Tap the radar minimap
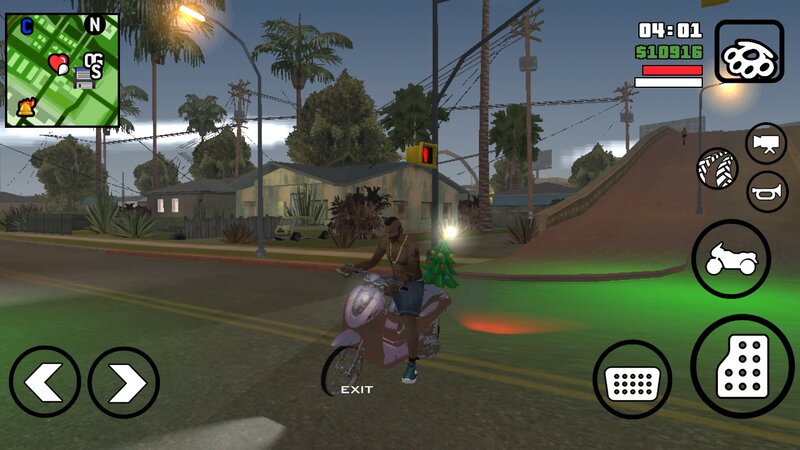 coord(62,69)
